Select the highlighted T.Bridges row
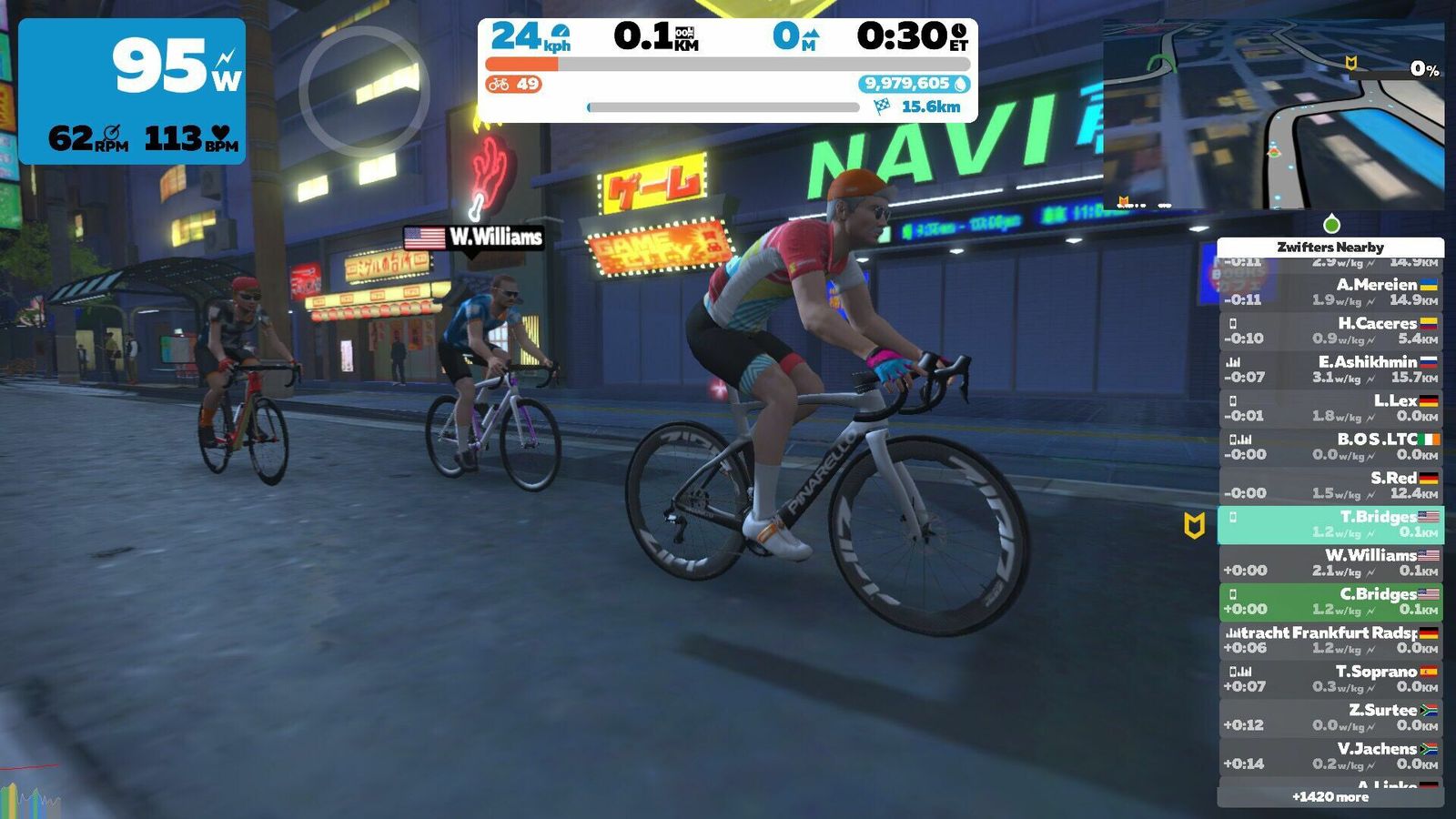This screenshot has width=1456, height=819. [1330, 524]
